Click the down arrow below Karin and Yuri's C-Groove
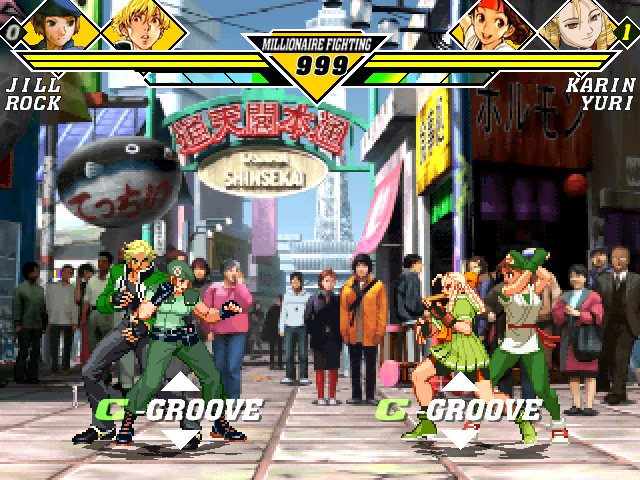The width and height of the screenshot is (640, 480). (x=459, y=437)
